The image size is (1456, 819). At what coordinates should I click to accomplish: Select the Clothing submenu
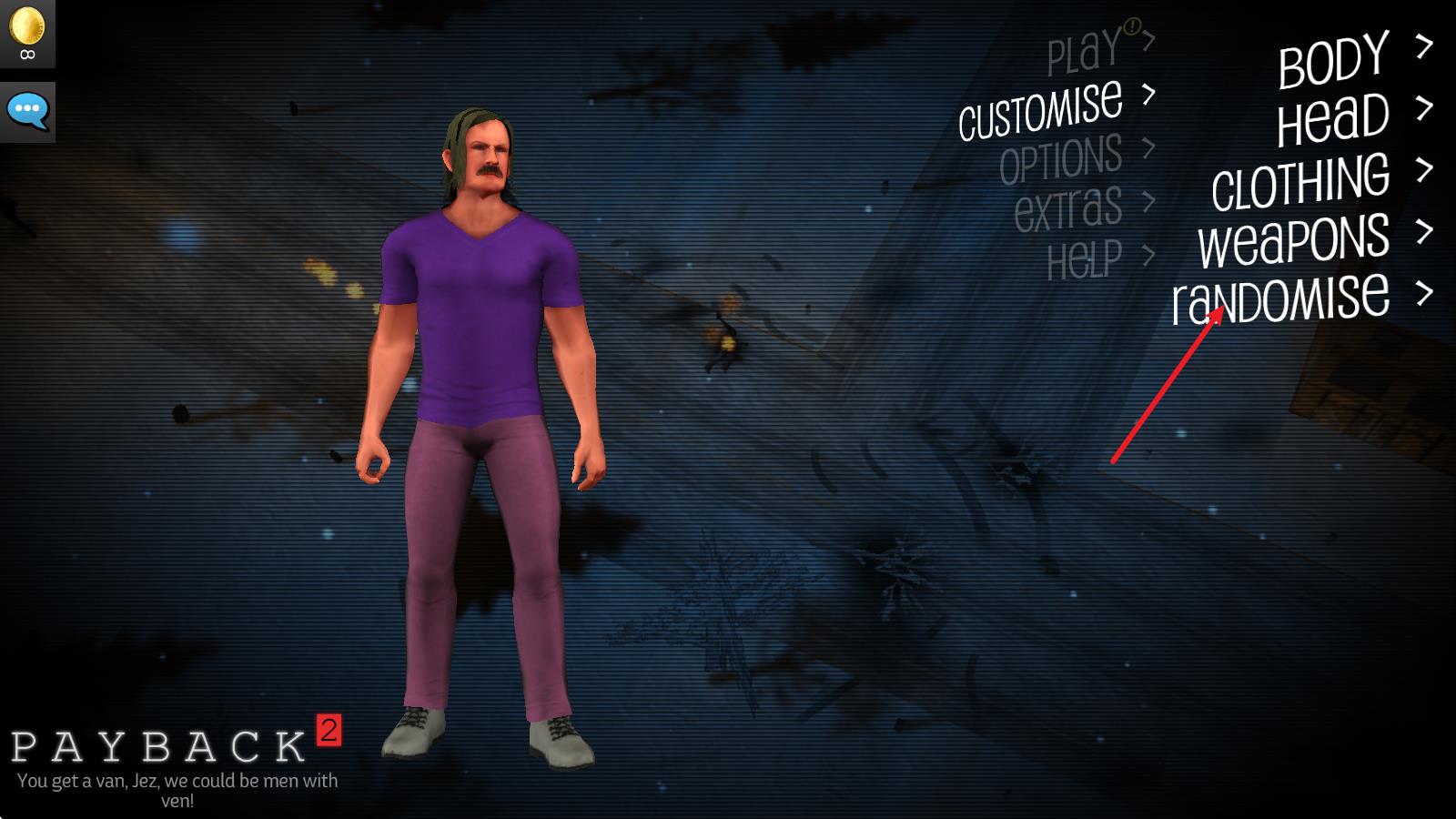(1300, 181)
